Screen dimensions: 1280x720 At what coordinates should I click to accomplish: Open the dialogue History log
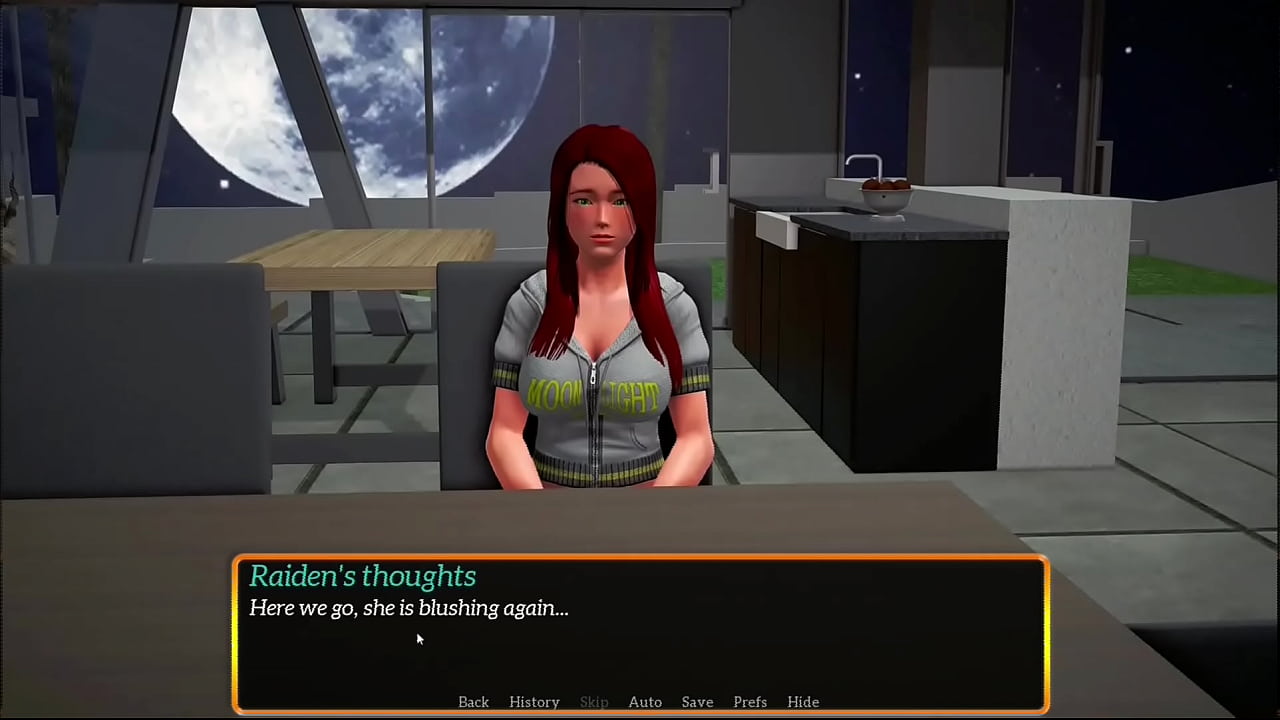(534, 702)
